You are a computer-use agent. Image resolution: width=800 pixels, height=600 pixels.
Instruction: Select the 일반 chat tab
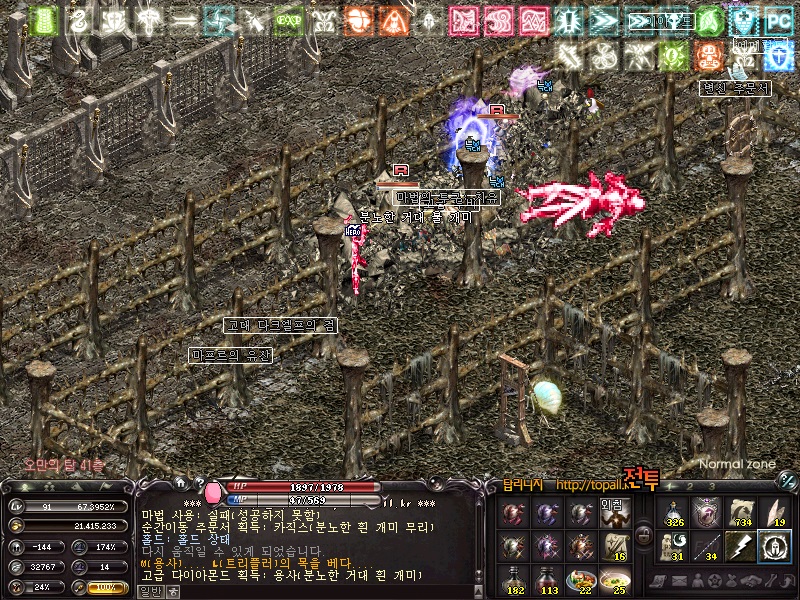pos(150,591)
